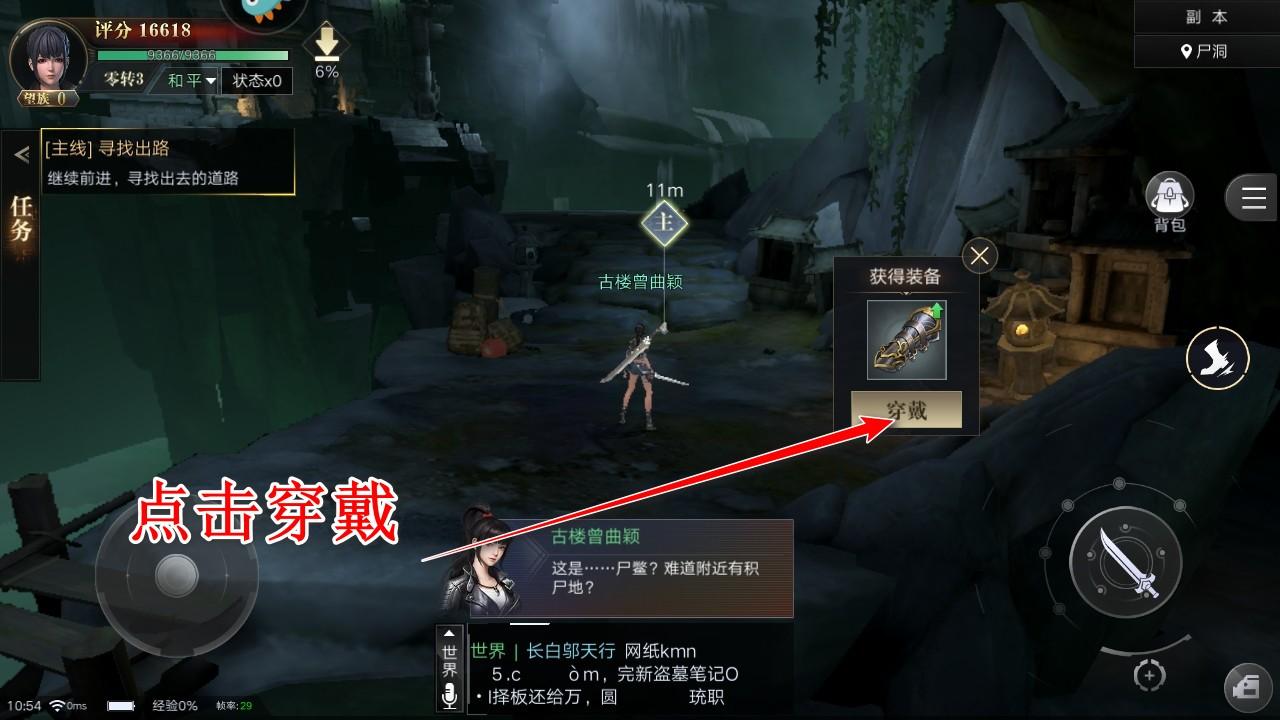1280x720 pixels.
Task: Tap the 主 quest marker above the NPC
Action: pyautogui.click(x=665, y=224)
